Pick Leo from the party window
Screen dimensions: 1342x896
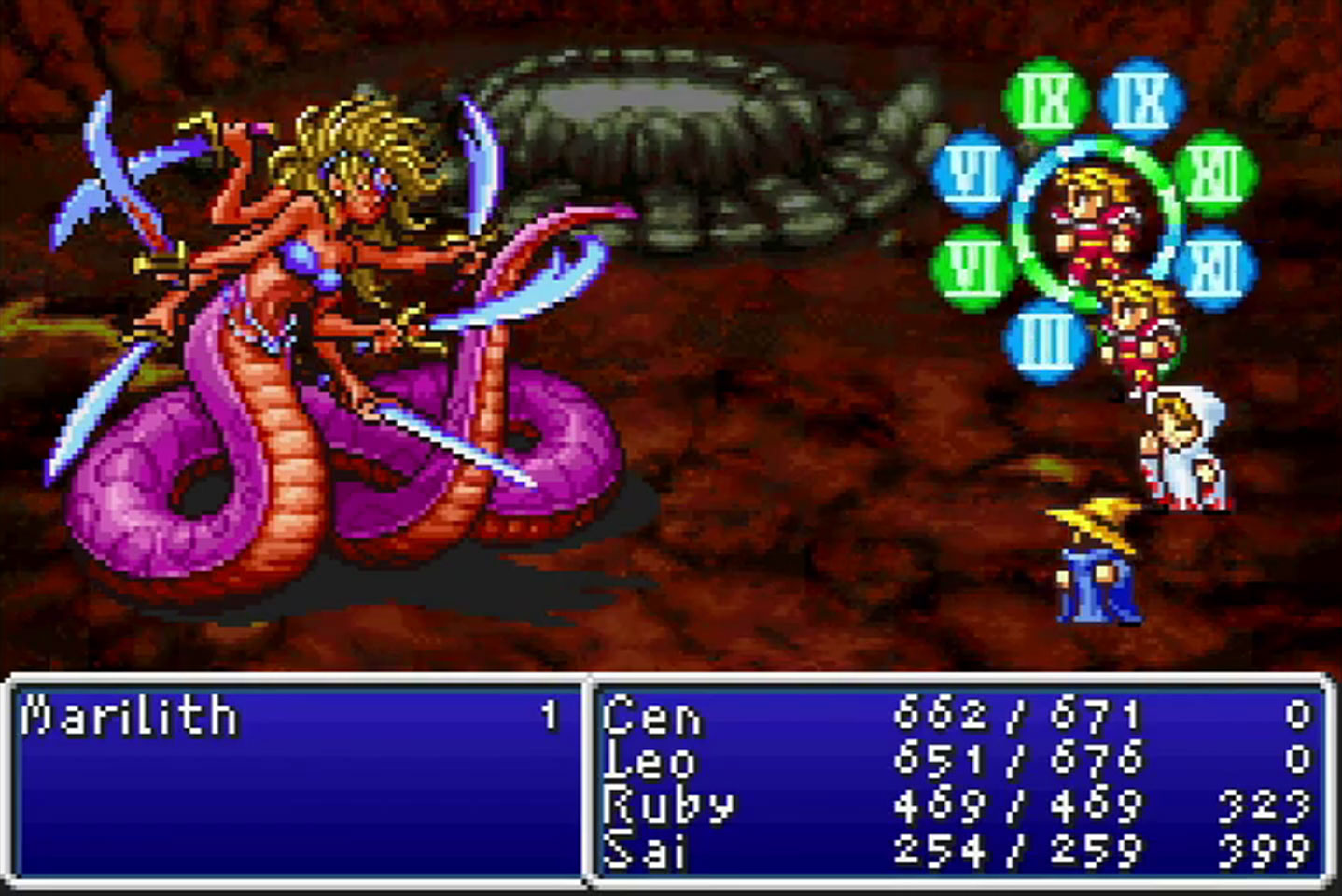(x=650, y=761)
